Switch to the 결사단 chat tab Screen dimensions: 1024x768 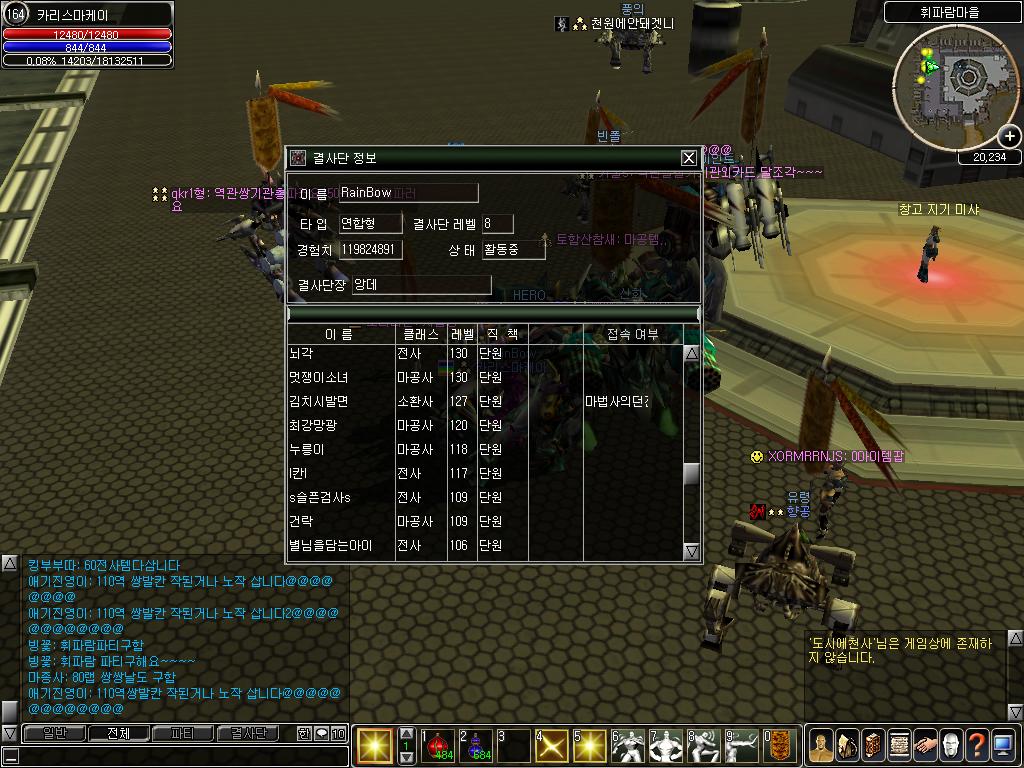click(248, 733)
